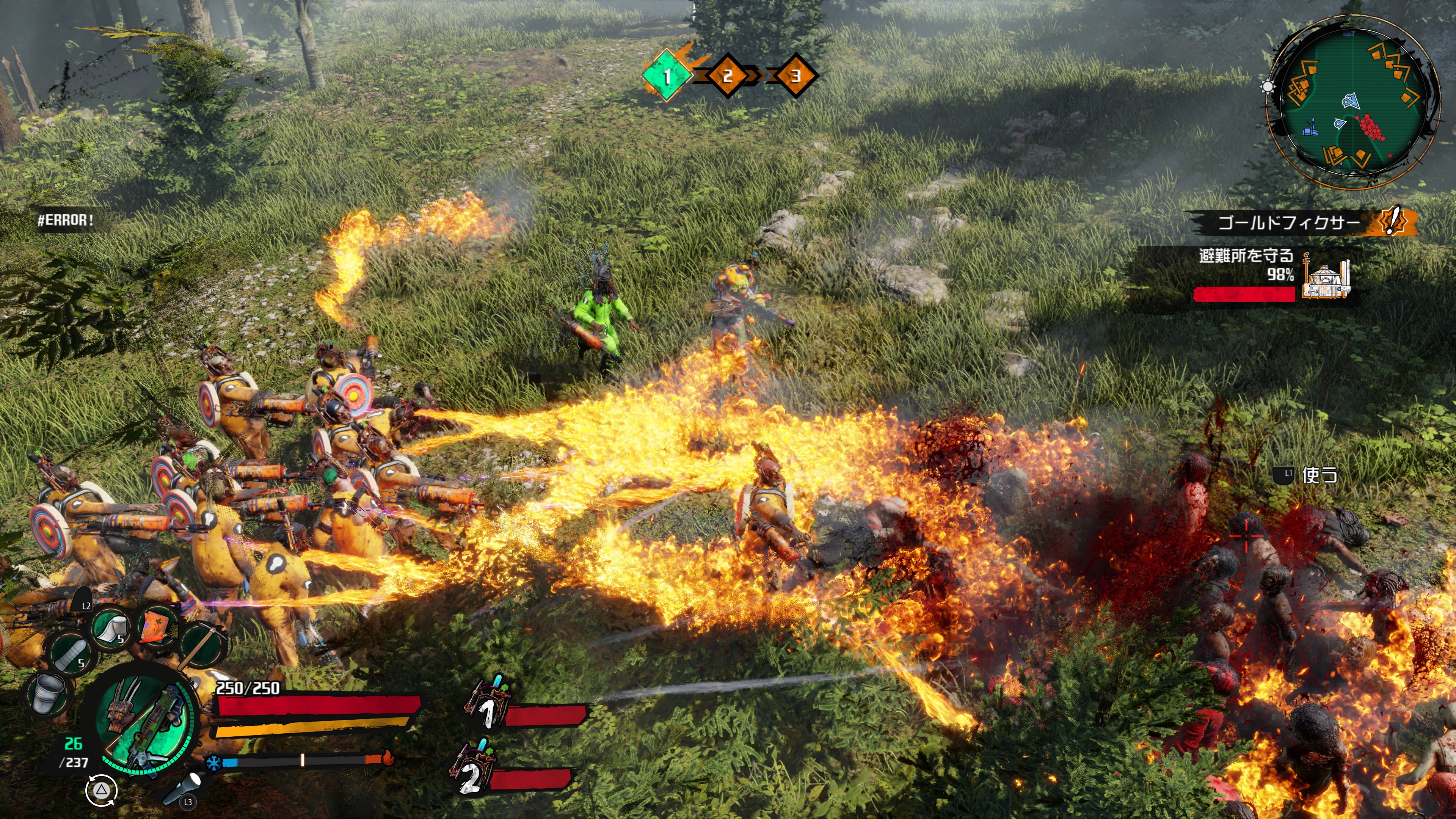The image size is (1456, 819).
Task: Open the ゴールドフィクサー quest tracker
Action: click(x=1288, y=222)
